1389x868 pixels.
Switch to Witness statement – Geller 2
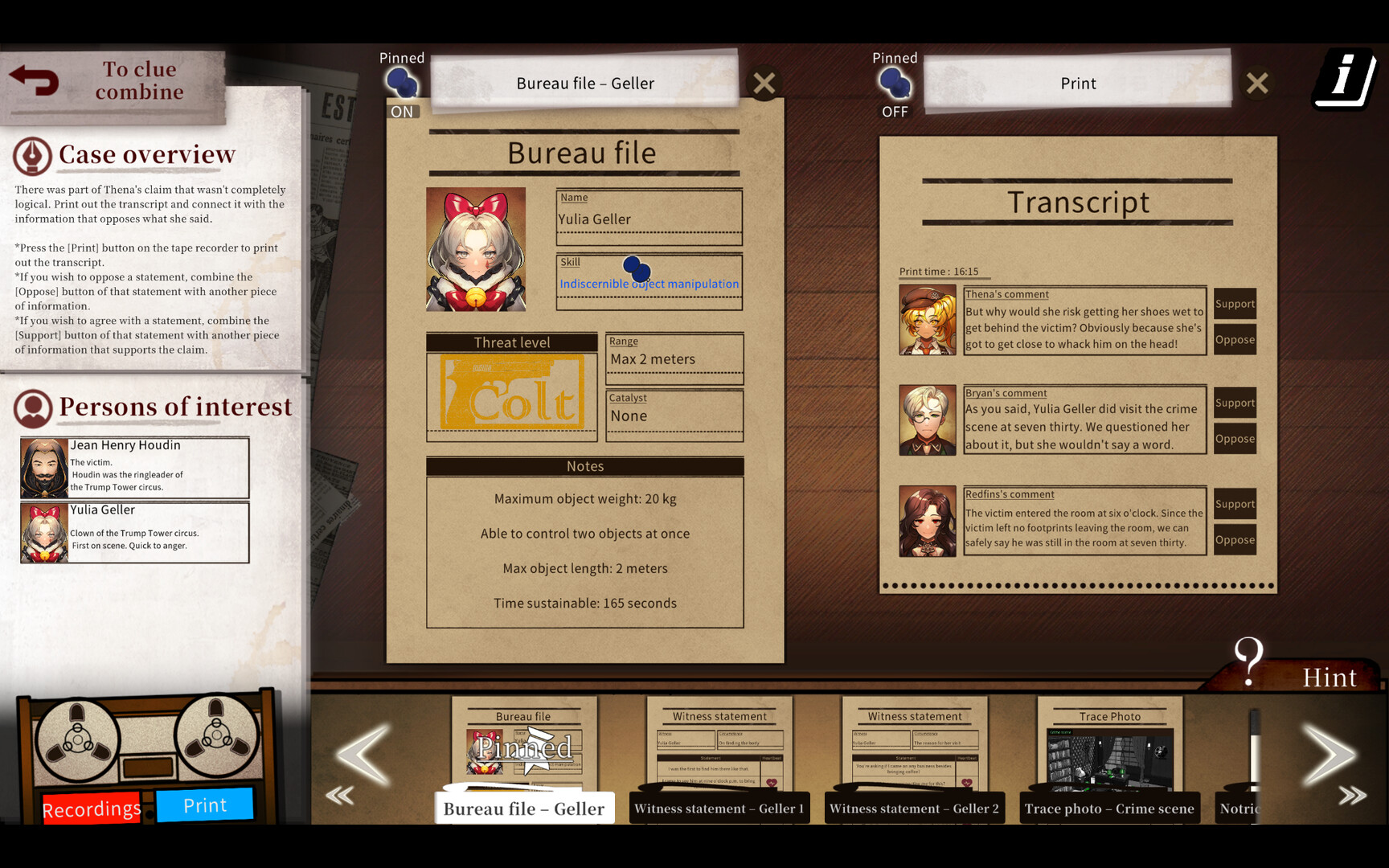(914, 808)
